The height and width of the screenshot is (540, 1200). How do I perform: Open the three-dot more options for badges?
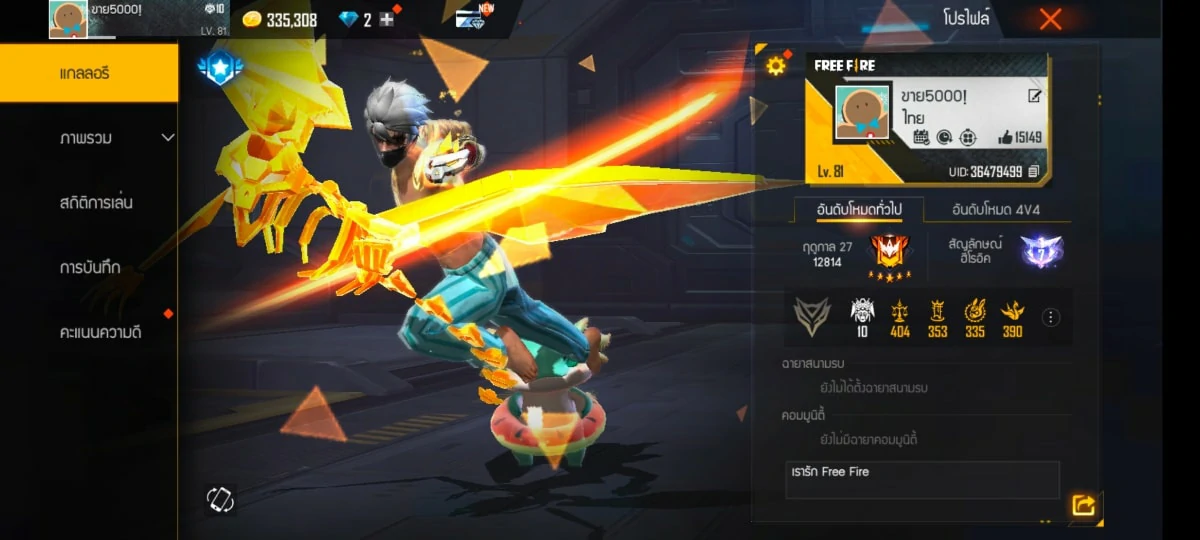(1051, 317)
